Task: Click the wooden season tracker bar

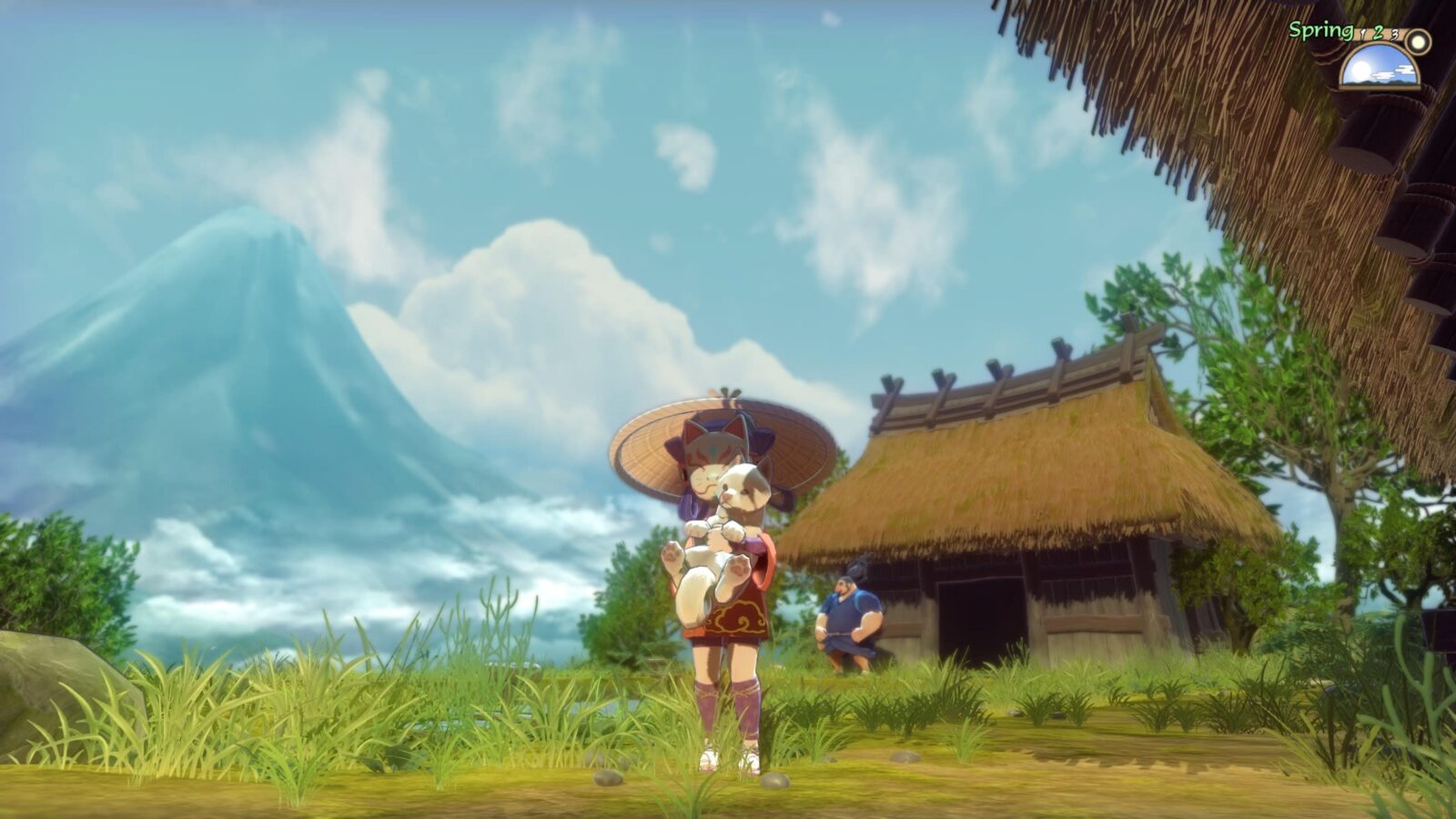Action: (1387, 35)
